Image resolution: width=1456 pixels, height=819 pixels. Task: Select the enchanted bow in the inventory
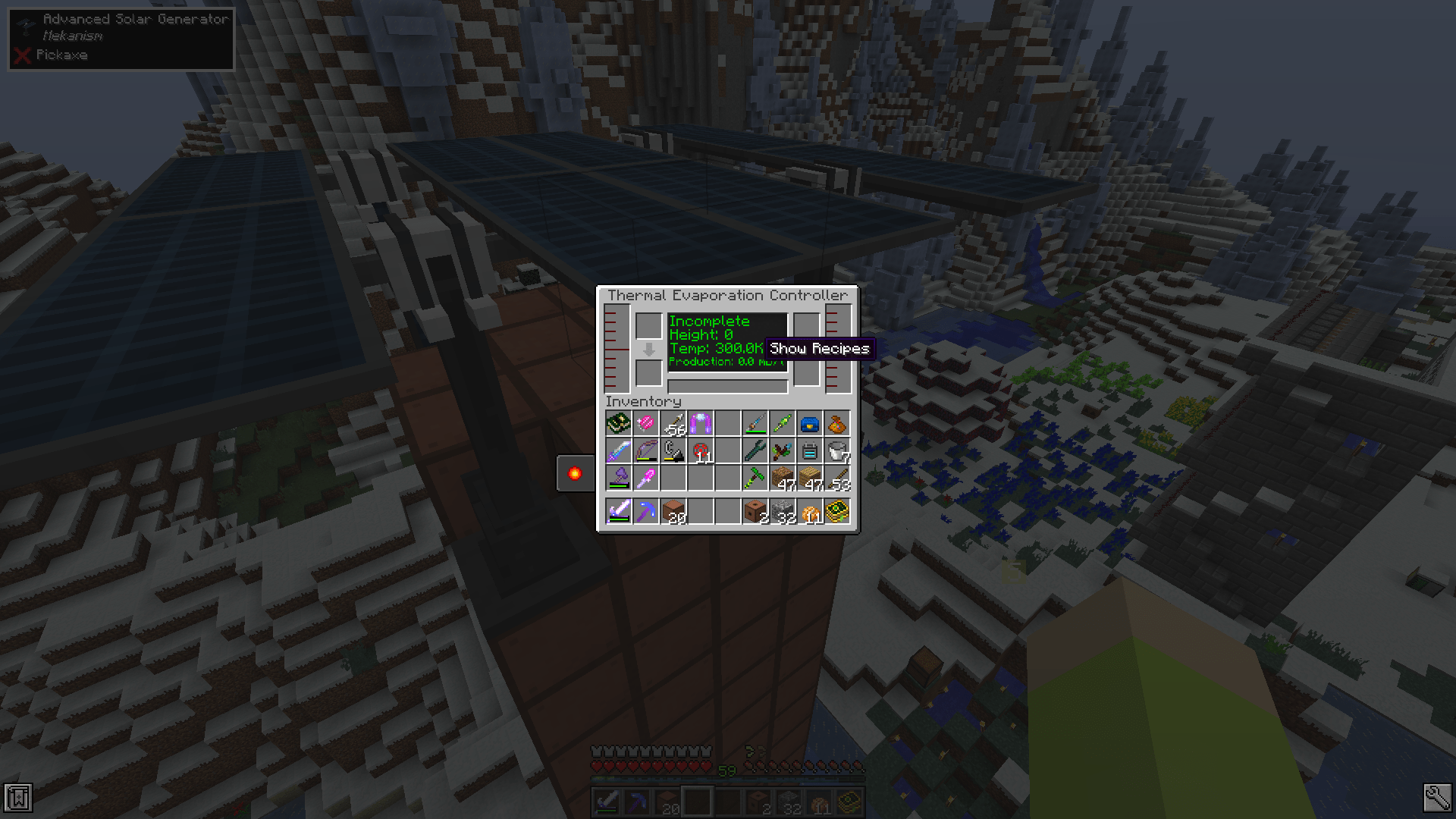[645, 451]
